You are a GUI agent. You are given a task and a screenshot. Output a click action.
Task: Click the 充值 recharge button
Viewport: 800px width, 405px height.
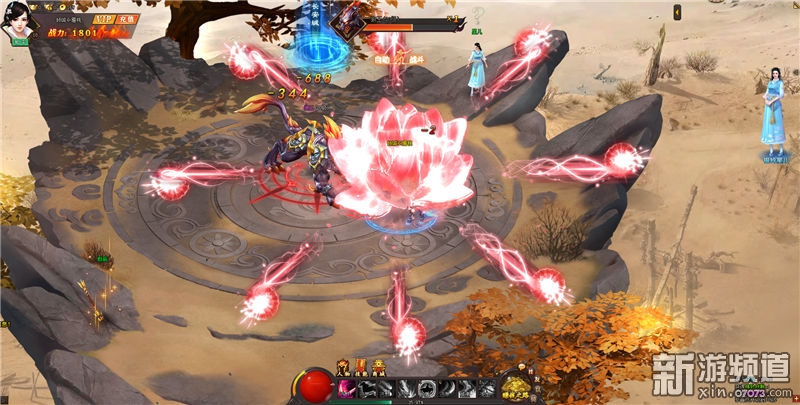(125, 19)
